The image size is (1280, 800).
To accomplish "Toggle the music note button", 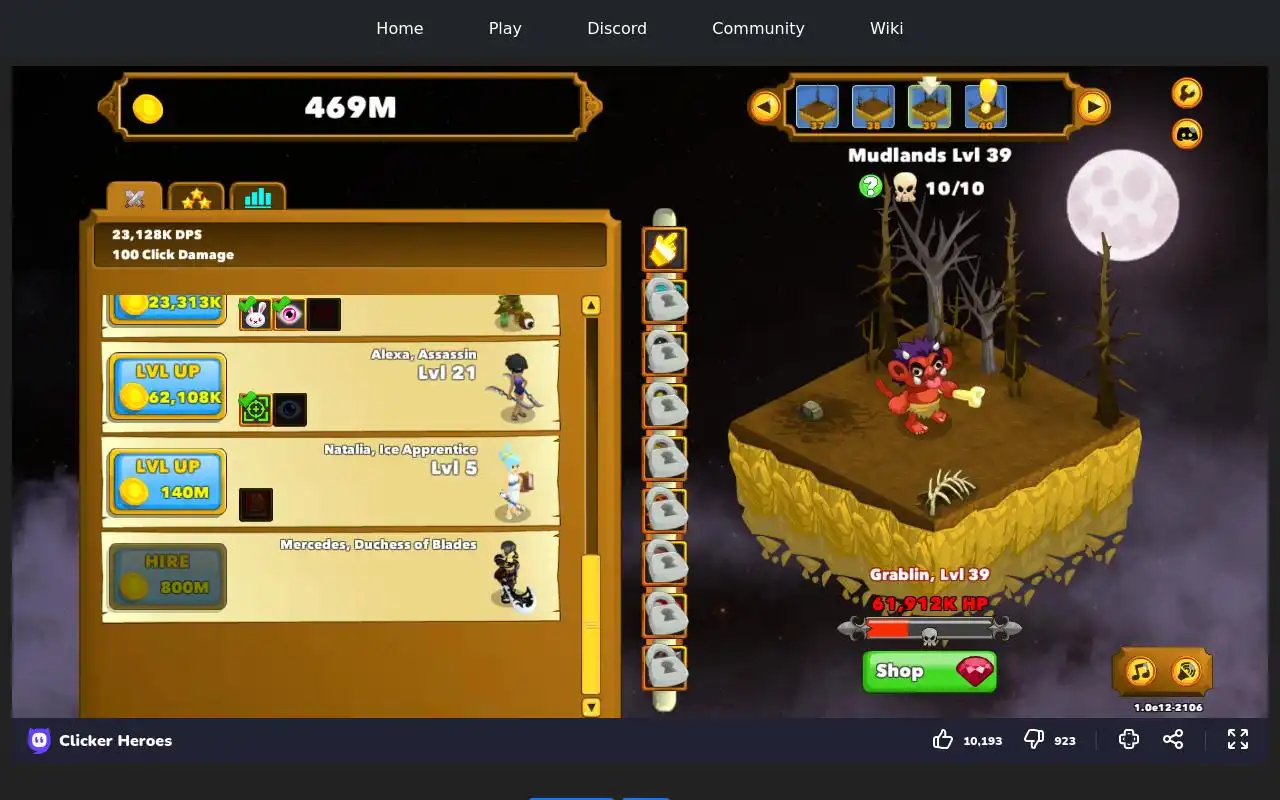I will [x=1141, y=671].
